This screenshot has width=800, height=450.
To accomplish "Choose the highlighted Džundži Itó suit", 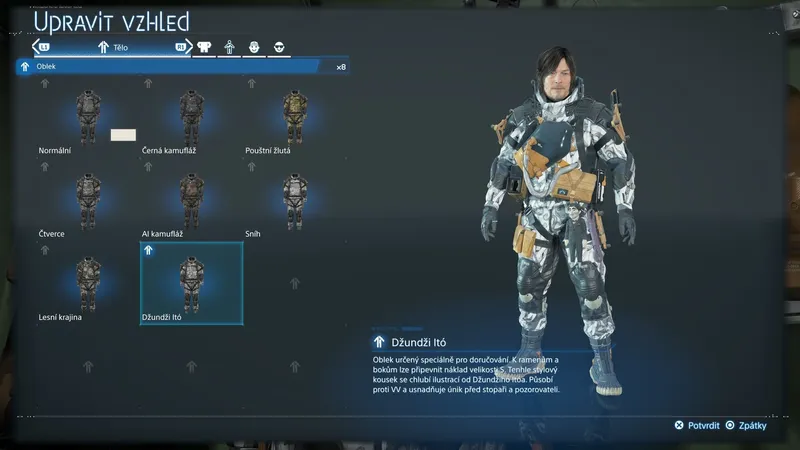I will 191,285.
